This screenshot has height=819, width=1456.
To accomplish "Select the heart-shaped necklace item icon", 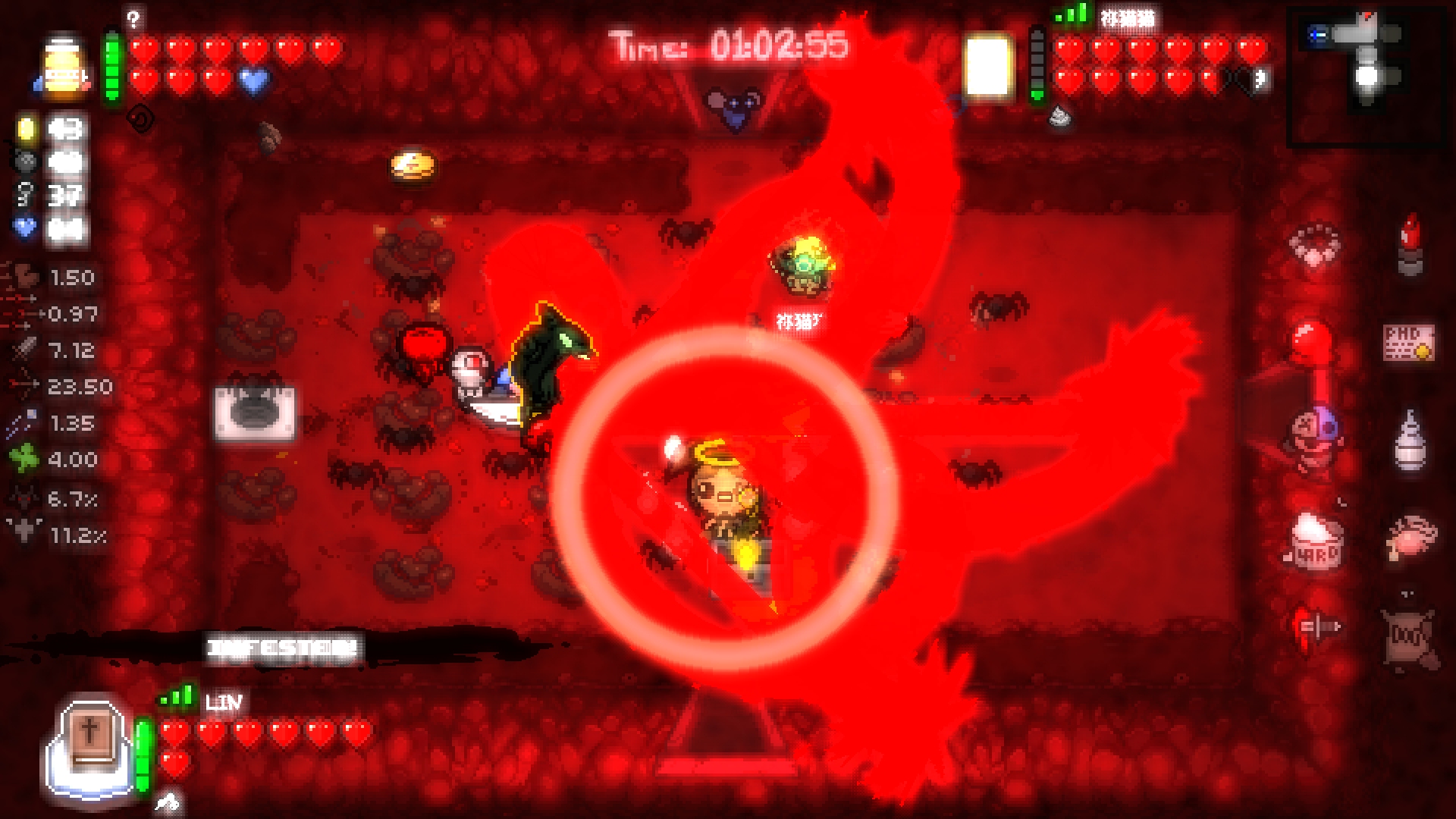I will click(1315, 244).
